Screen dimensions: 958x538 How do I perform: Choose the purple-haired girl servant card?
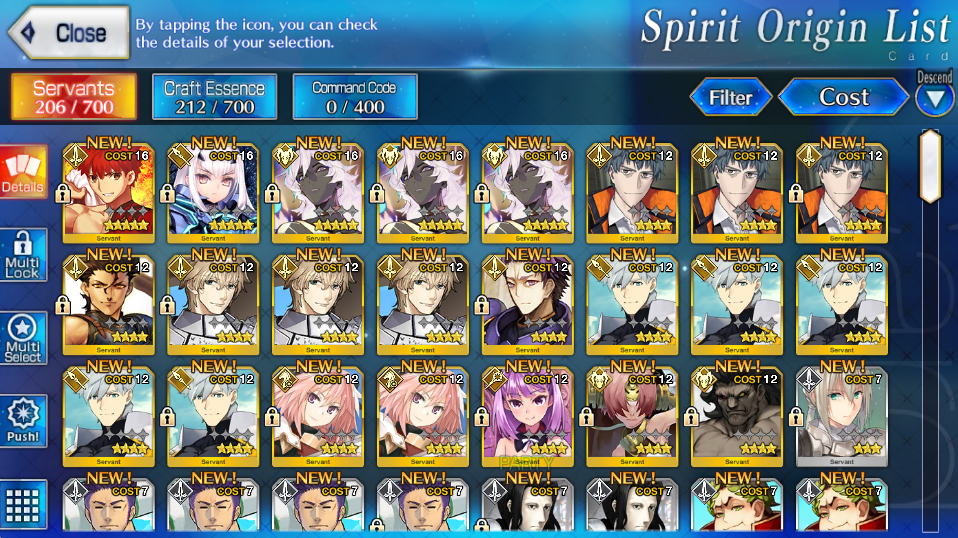click(x=527, y=414)
